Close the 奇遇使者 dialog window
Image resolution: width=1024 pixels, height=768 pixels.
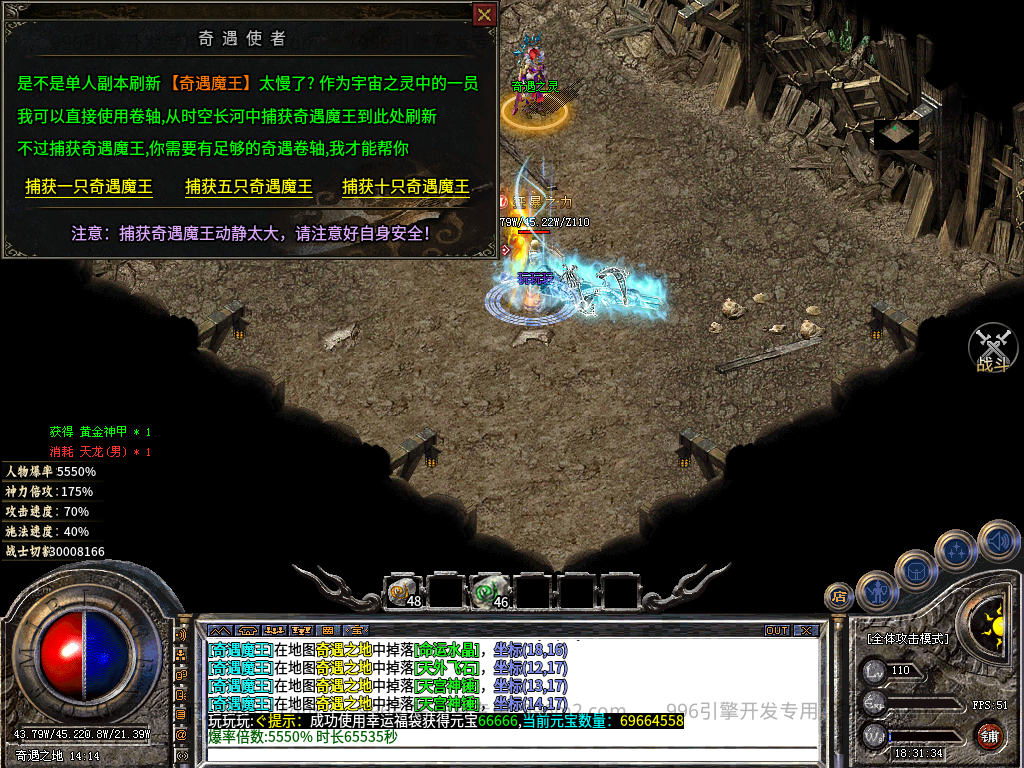(484, 15)
